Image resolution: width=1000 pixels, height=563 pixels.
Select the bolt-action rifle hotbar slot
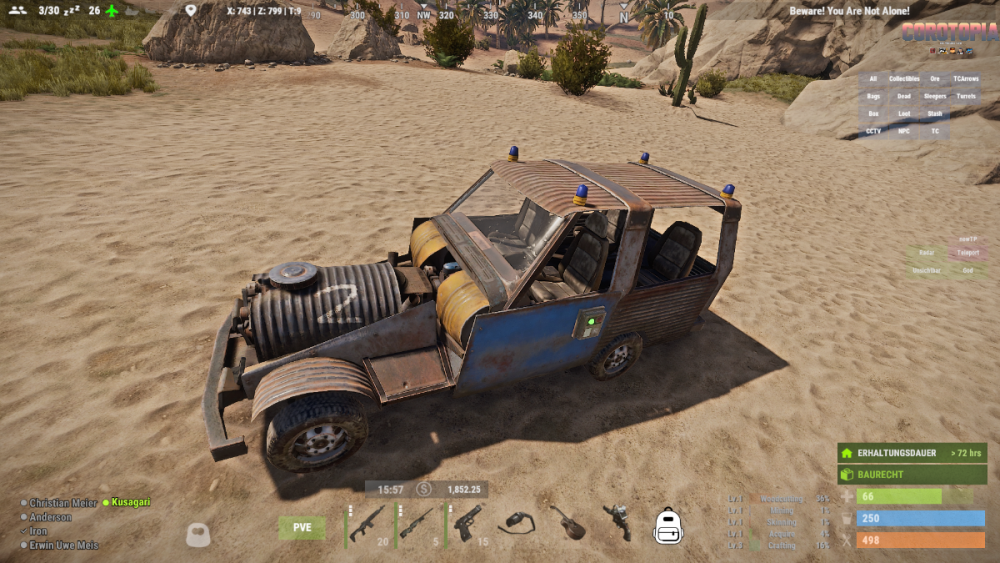[417, 524]
